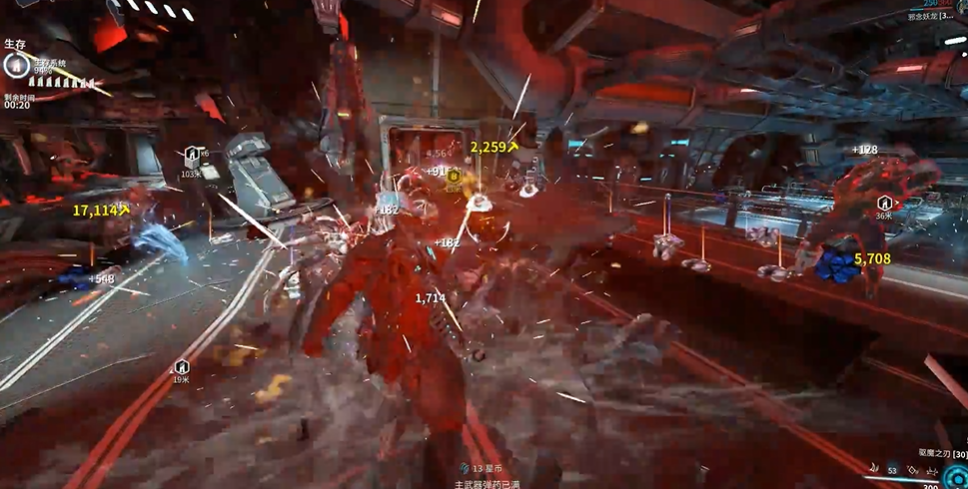The width and height of the screenshot is (968, 489).
Task: Select the life support marker labeled 19米
Action: 181,368
